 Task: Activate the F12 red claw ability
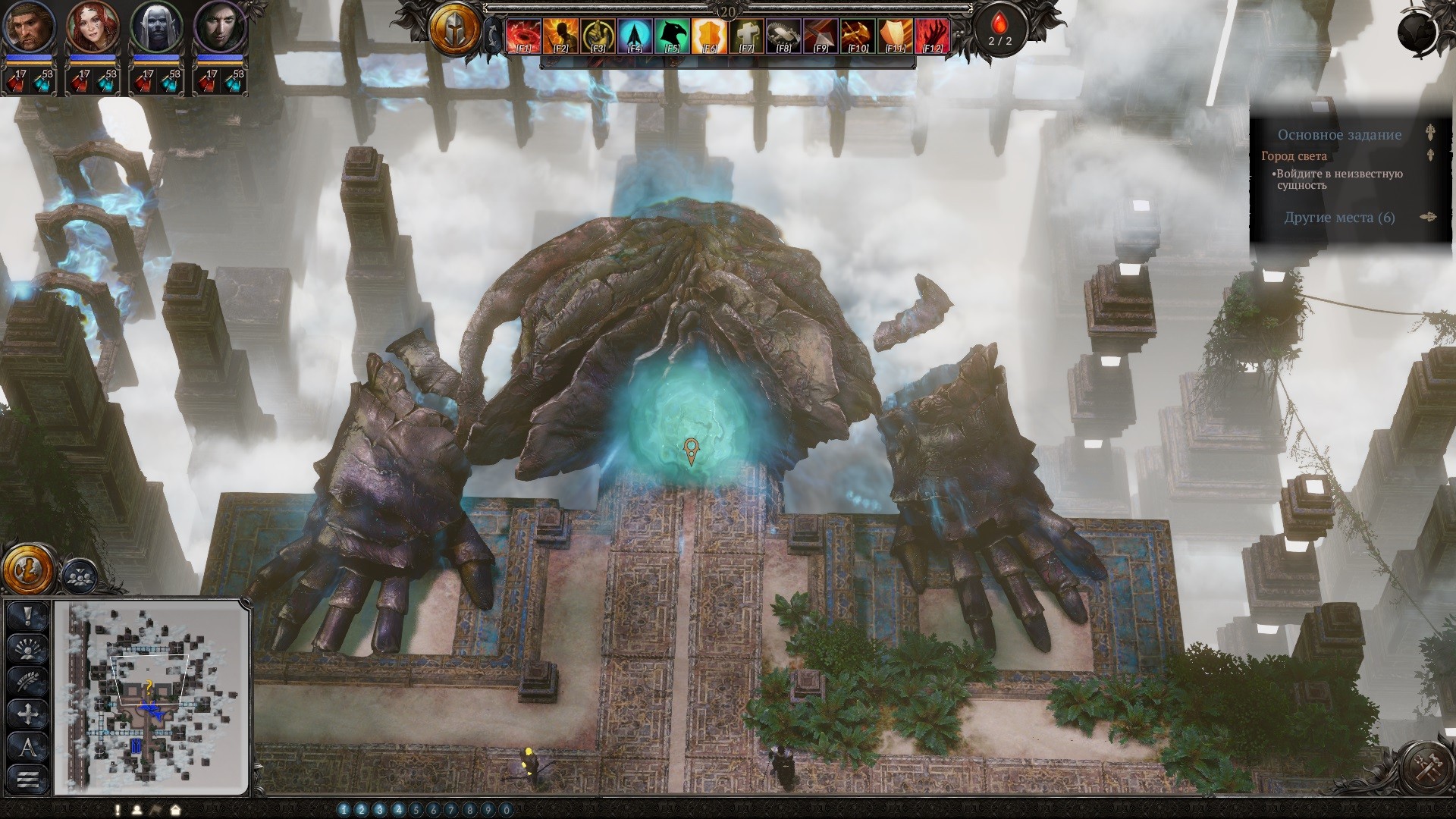point(933,36)
